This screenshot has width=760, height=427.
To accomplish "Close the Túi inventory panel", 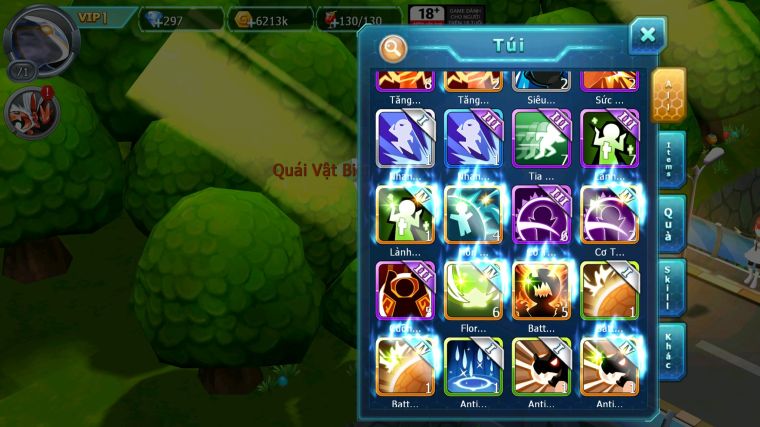I will coord(647,35).
